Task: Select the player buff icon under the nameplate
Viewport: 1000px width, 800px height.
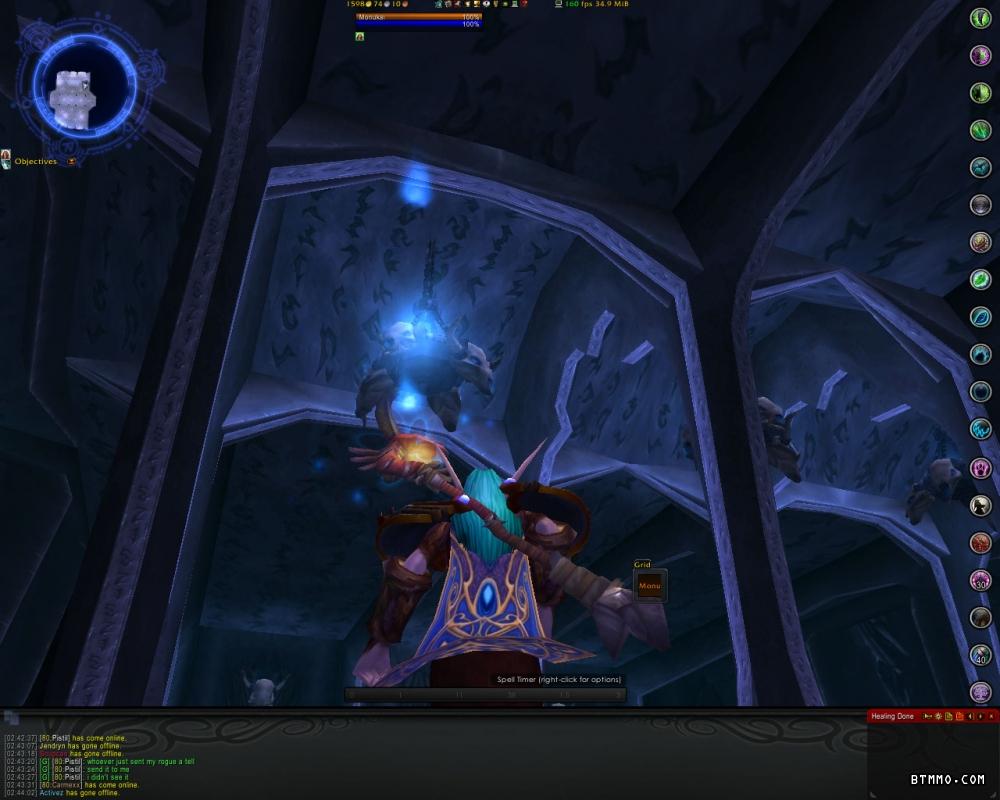Action: 359,36
